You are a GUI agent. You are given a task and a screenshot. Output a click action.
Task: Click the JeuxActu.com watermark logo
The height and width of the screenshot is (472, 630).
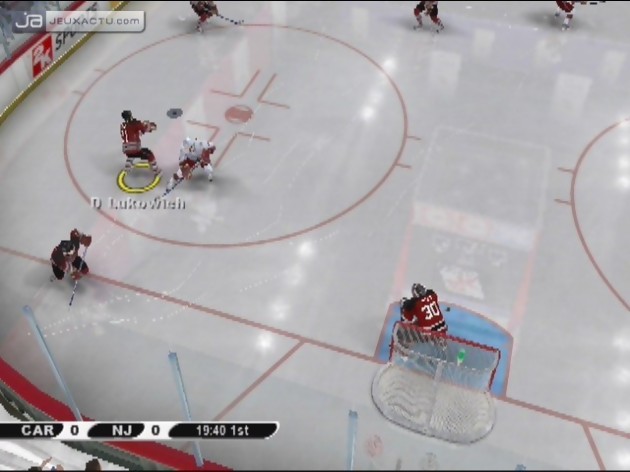pyautogui.click(x=78, y=19)
